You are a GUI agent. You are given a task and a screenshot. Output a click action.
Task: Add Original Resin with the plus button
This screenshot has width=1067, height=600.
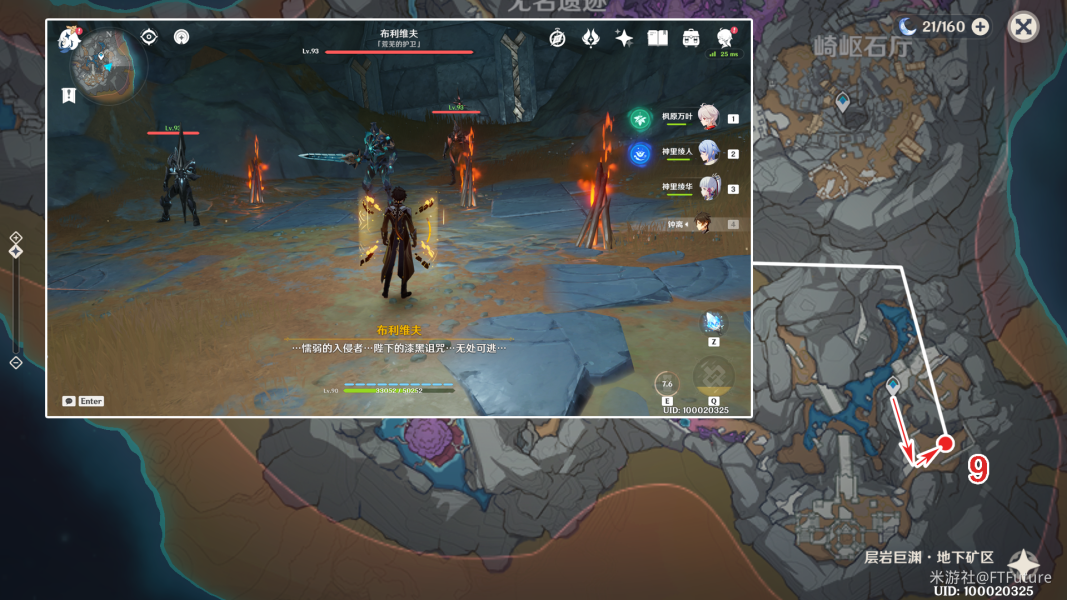[980, 27]
